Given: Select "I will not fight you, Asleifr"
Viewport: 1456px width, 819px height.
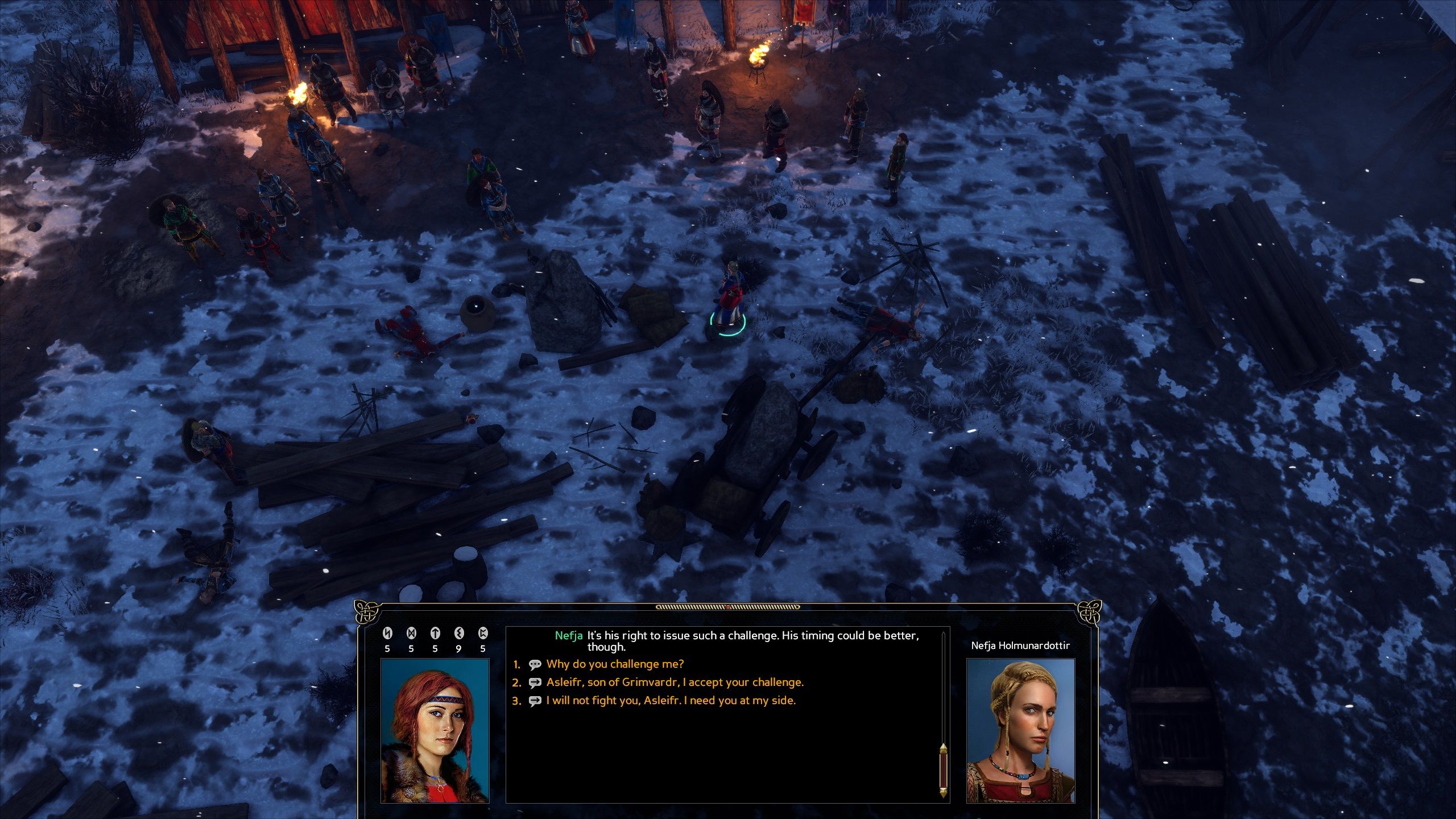Looking at the screenshot, I should (671, 700).
